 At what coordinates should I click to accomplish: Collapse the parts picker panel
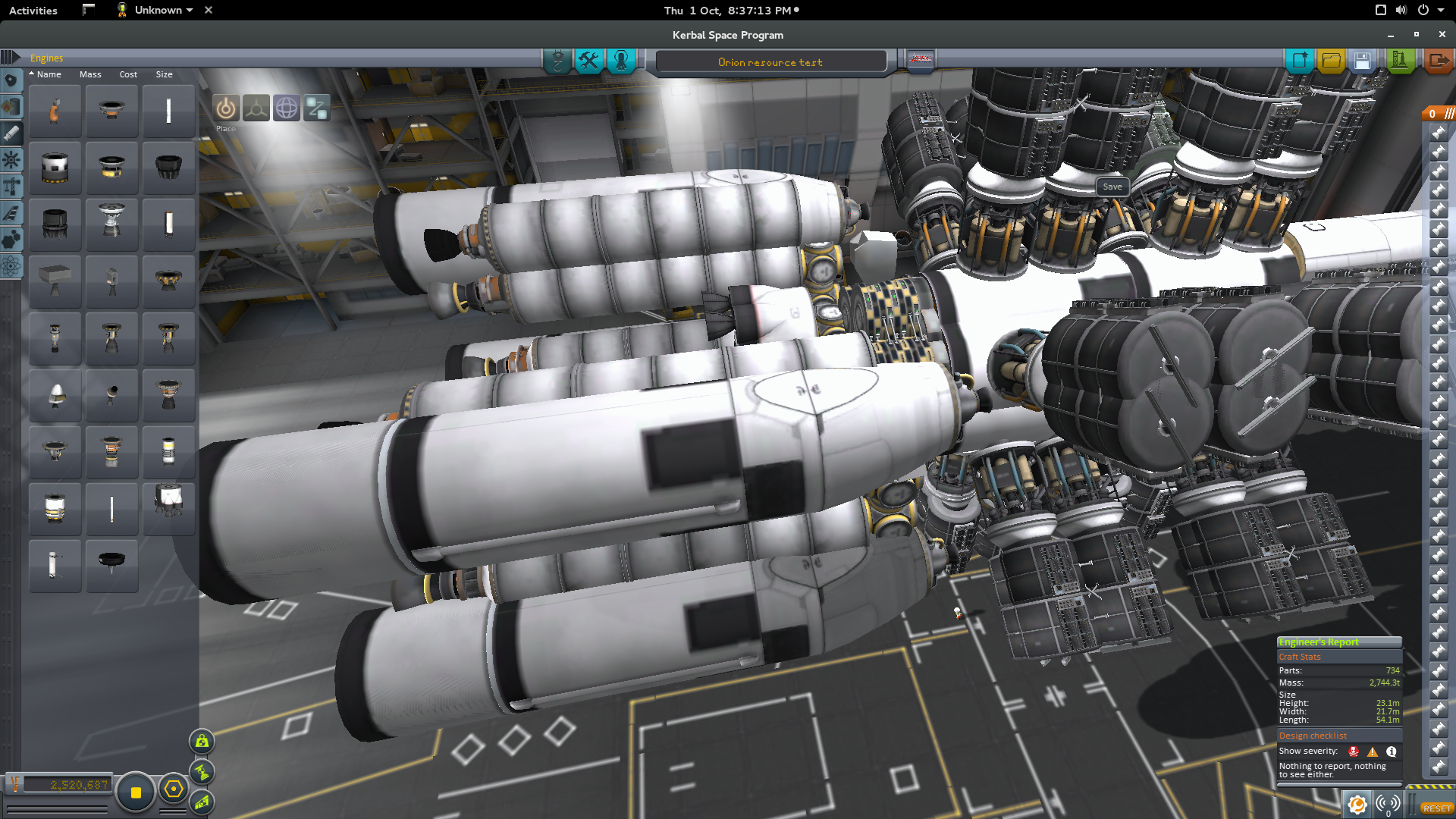pyautogui.click(x=9, y=58)
